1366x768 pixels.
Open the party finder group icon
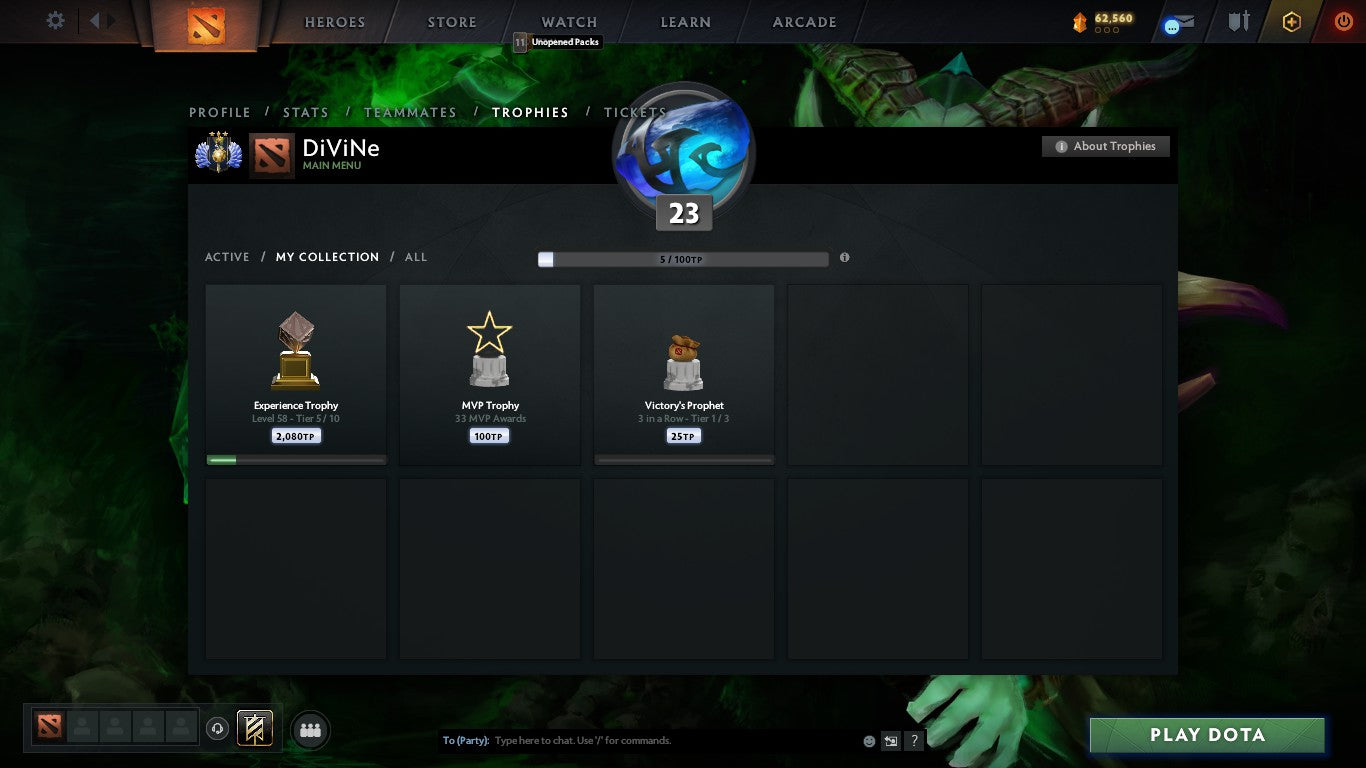(310, 729)
